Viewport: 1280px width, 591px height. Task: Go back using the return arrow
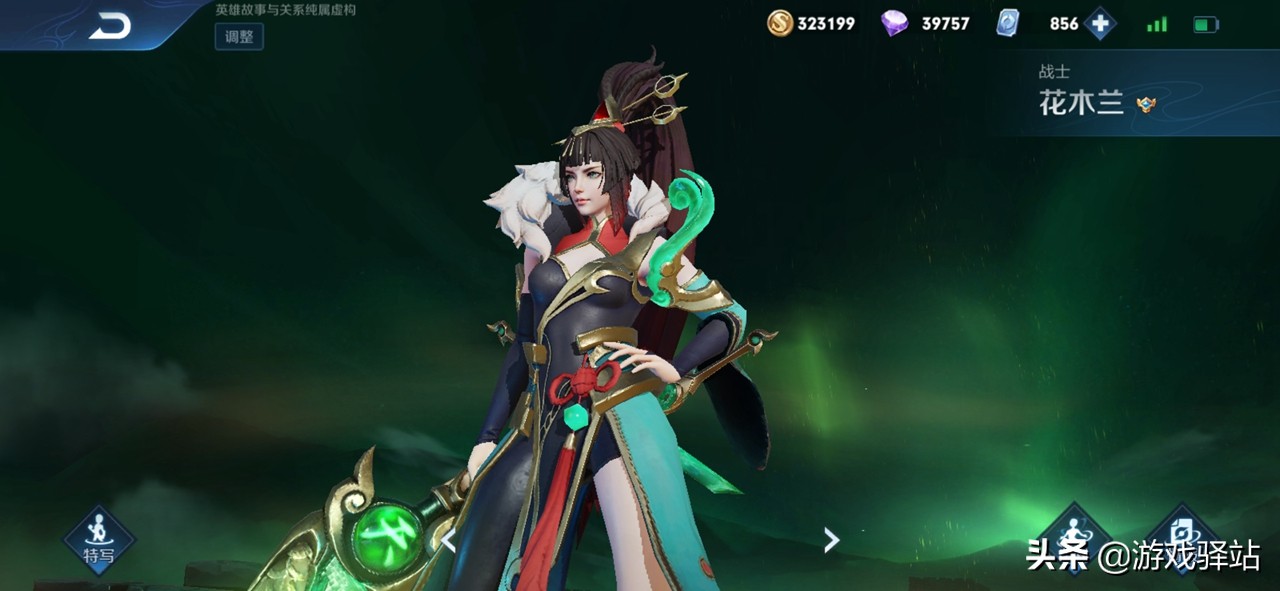(110, 27)
